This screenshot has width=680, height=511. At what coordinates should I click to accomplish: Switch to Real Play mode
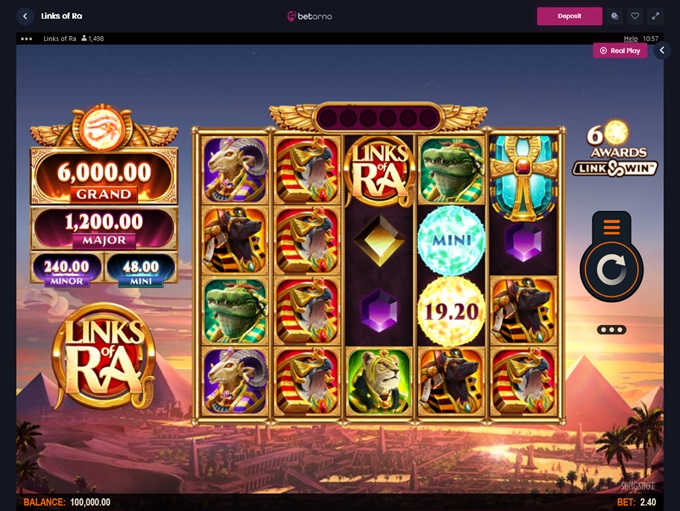coord(620,50)
